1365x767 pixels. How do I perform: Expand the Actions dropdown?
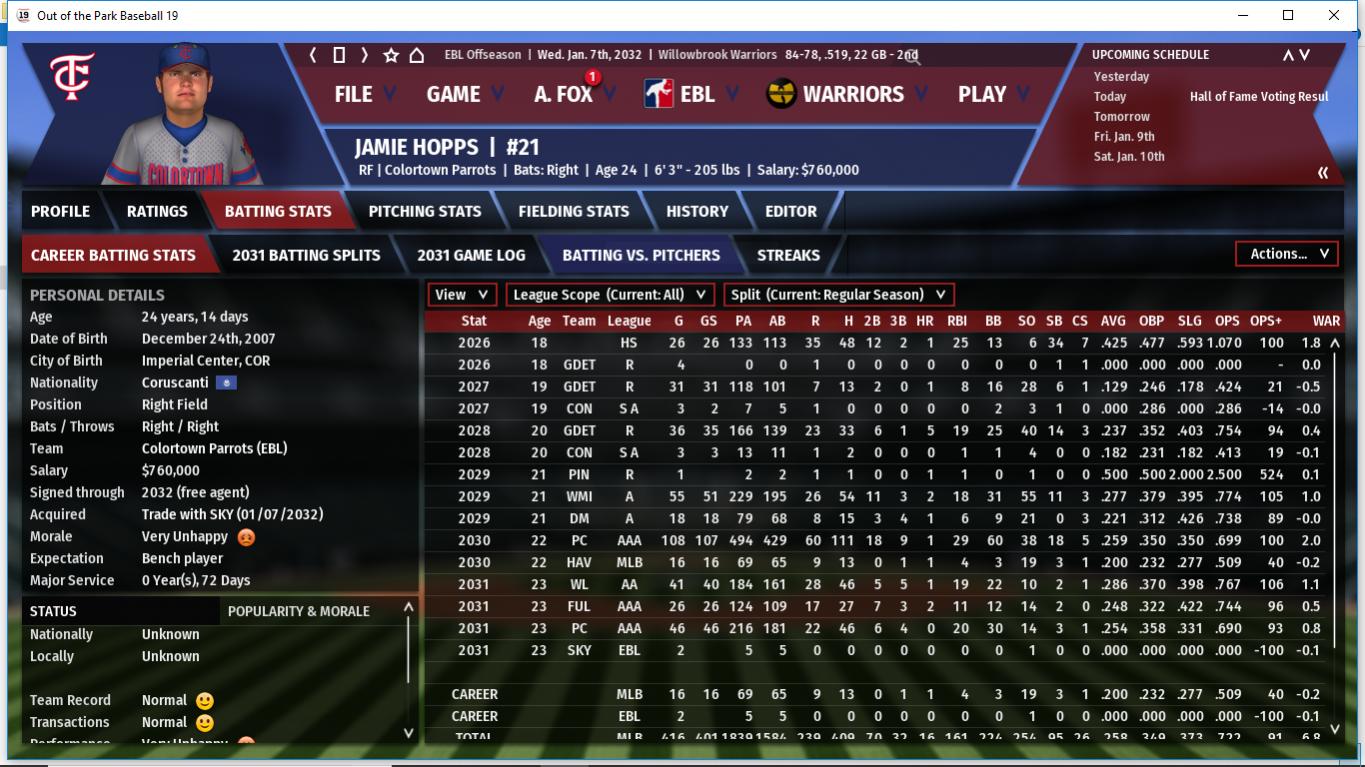point(1288,254)
